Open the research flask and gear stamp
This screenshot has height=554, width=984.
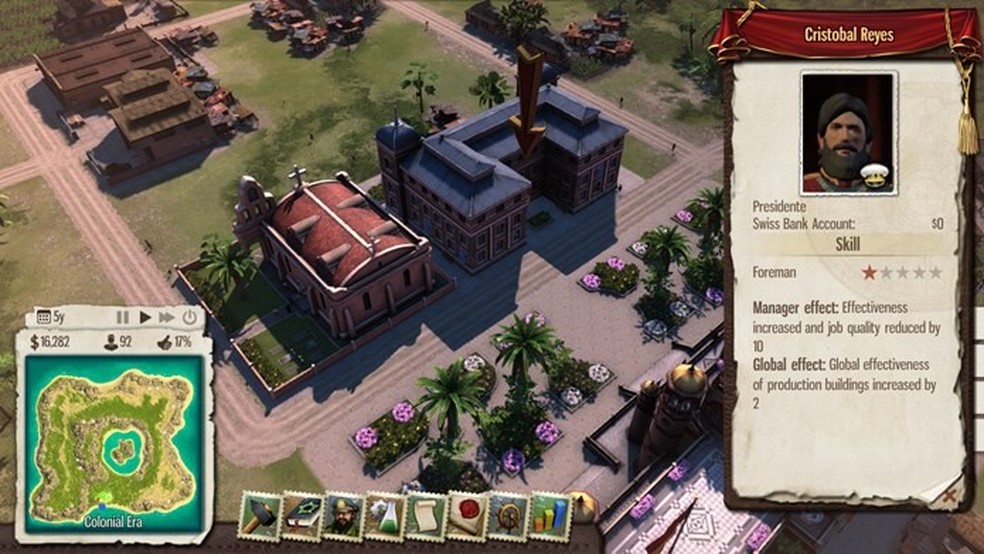coord(384,516)
